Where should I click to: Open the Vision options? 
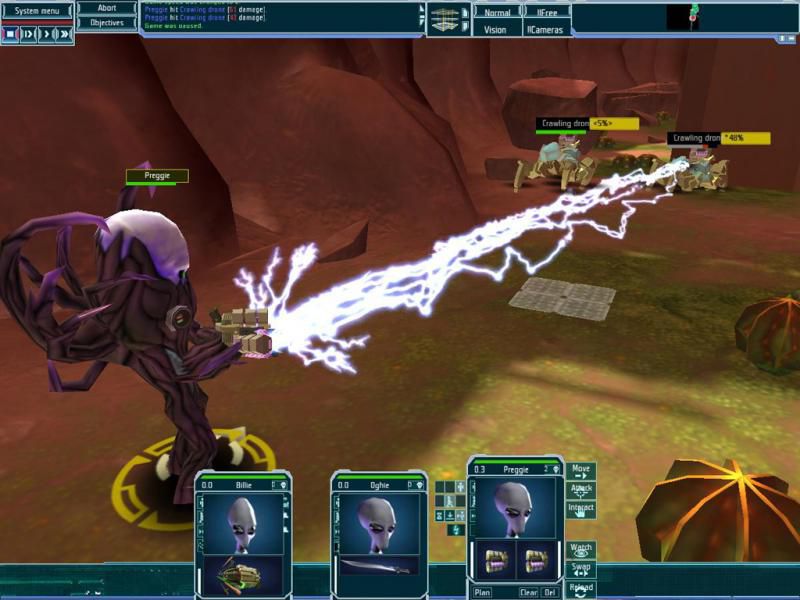click(x=496, y=30)
